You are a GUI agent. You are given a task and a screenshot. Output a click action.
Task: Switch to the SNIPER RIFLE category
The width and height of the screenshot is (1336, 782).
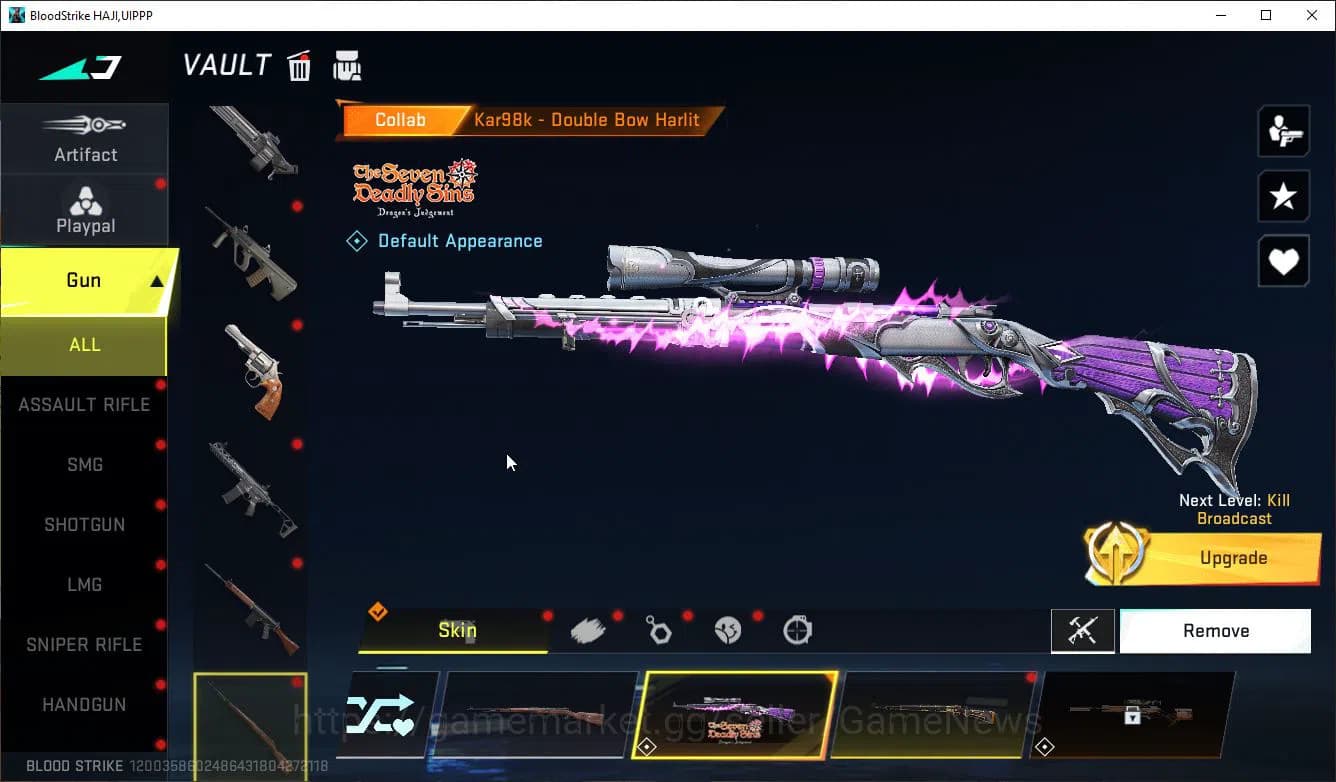pos(85,644)
